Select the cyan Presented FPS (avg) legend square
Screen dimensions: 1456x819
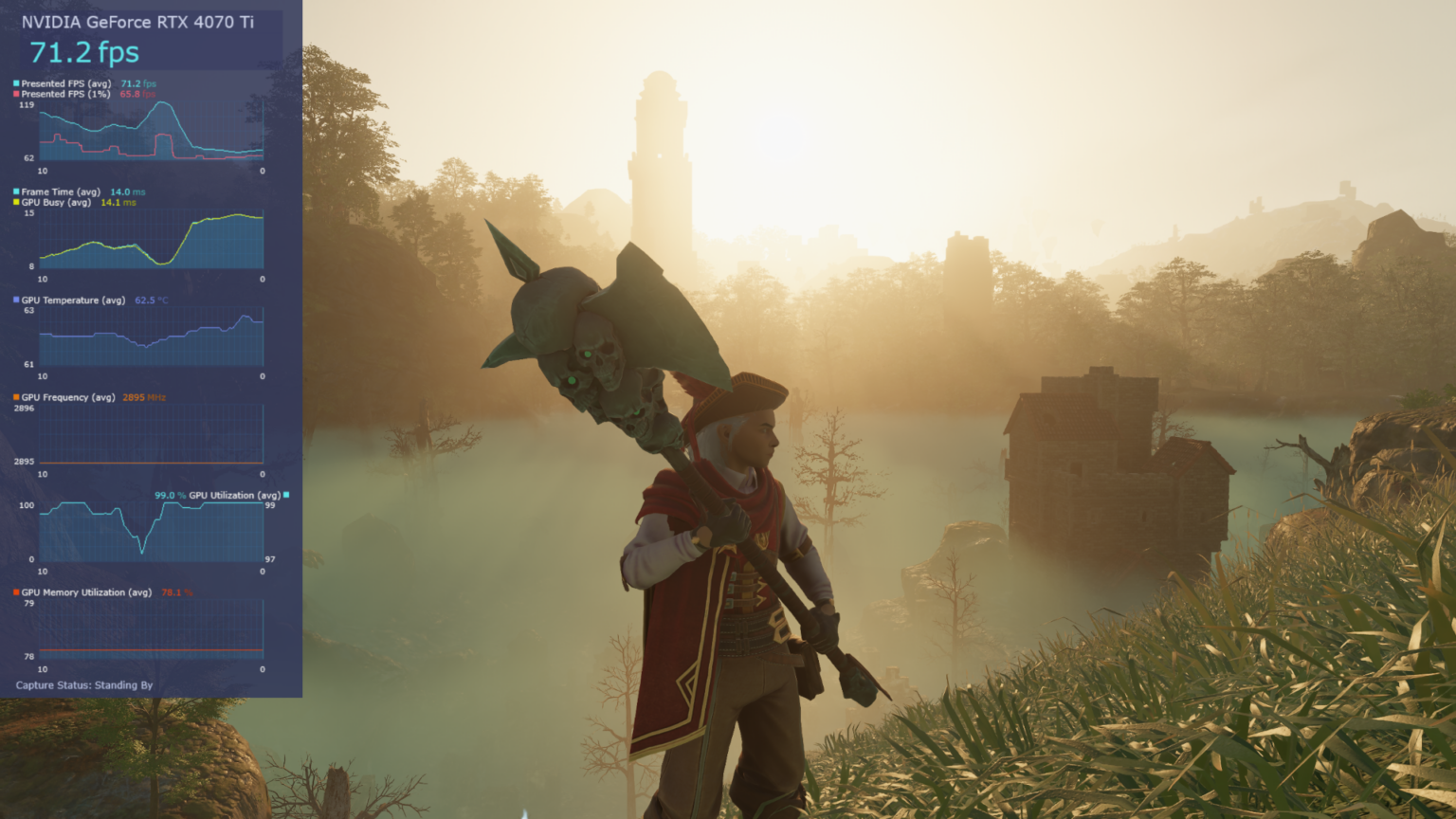point(14,83)
